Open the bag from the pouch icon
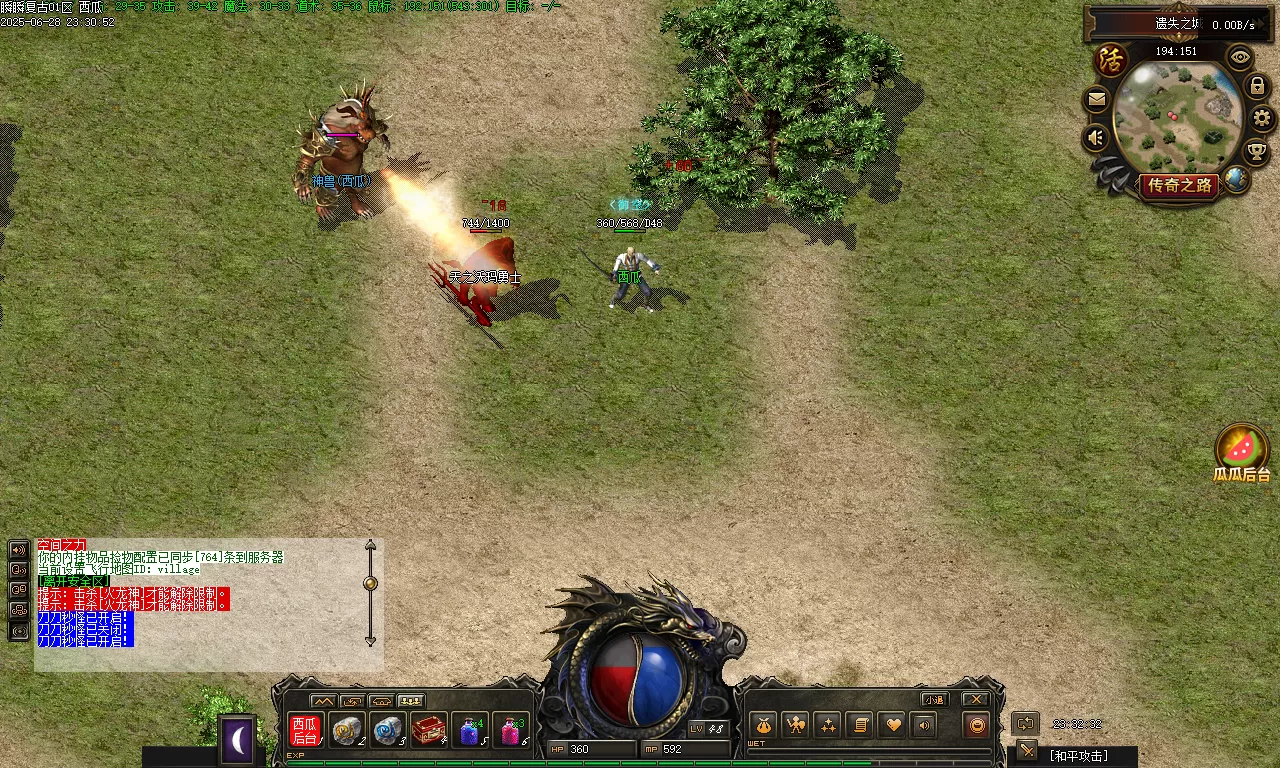The width and height of the screenshot is (1280, 768). point(763,725)
